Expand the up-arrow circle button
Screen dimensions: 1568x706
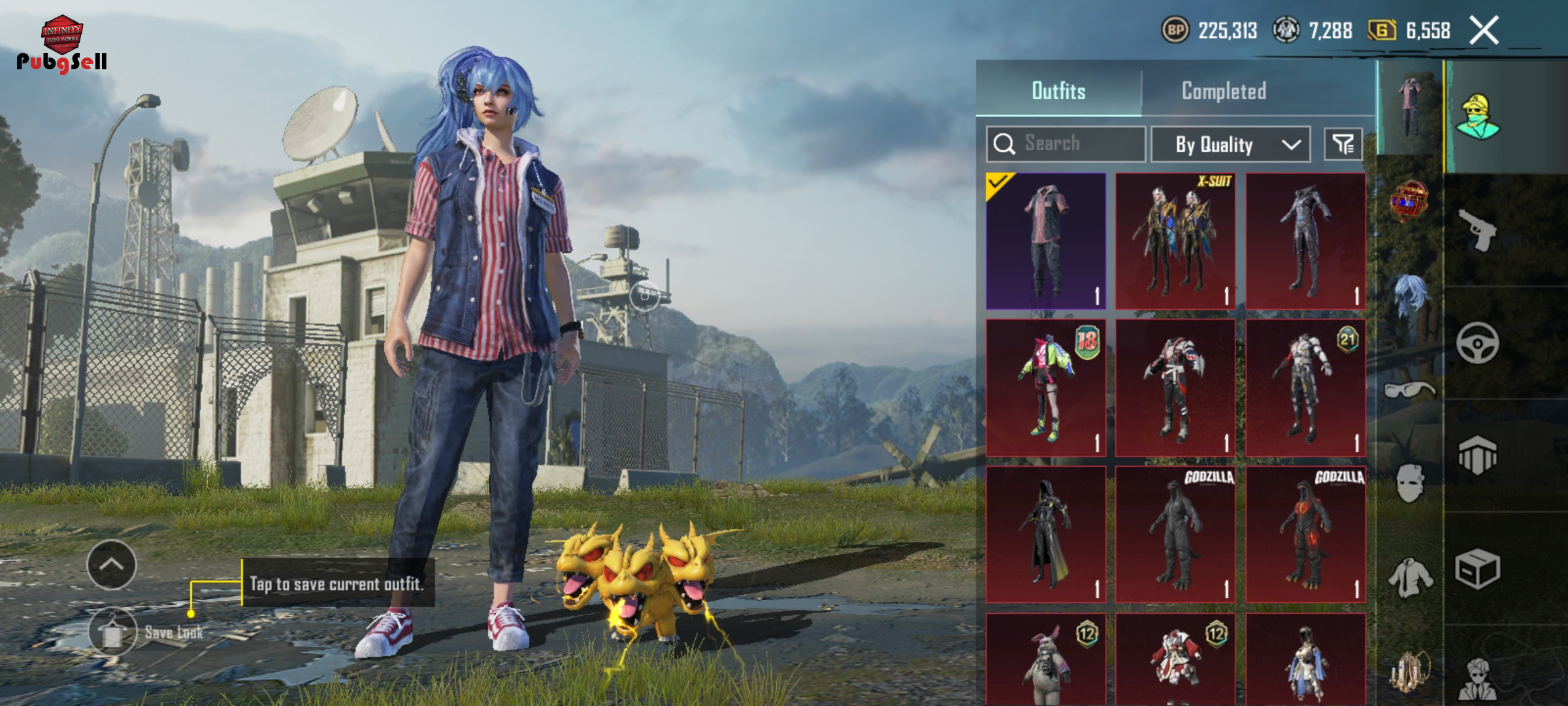coord(112,565)
